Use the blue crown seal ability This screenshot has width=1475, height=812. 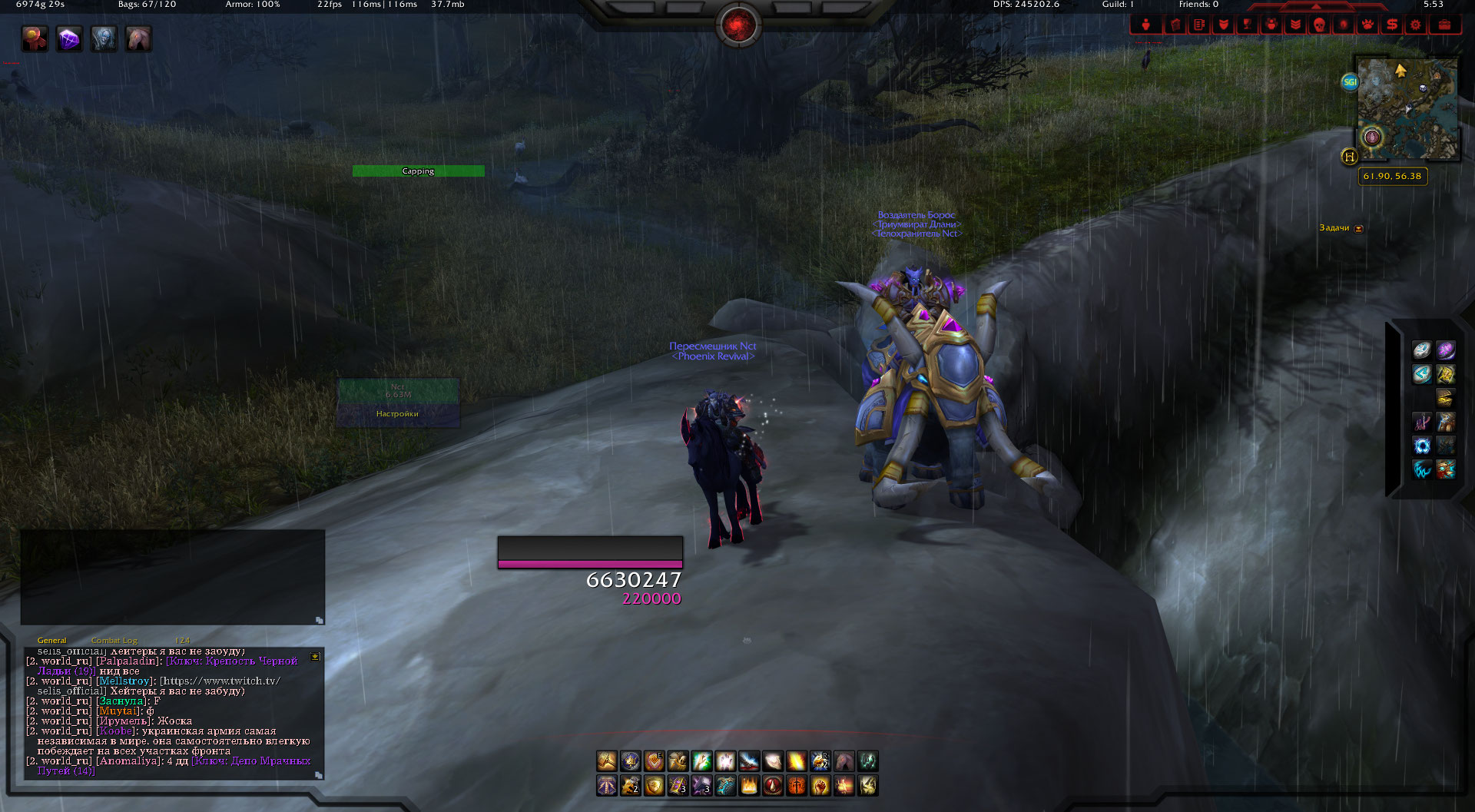tap(631, 761)
